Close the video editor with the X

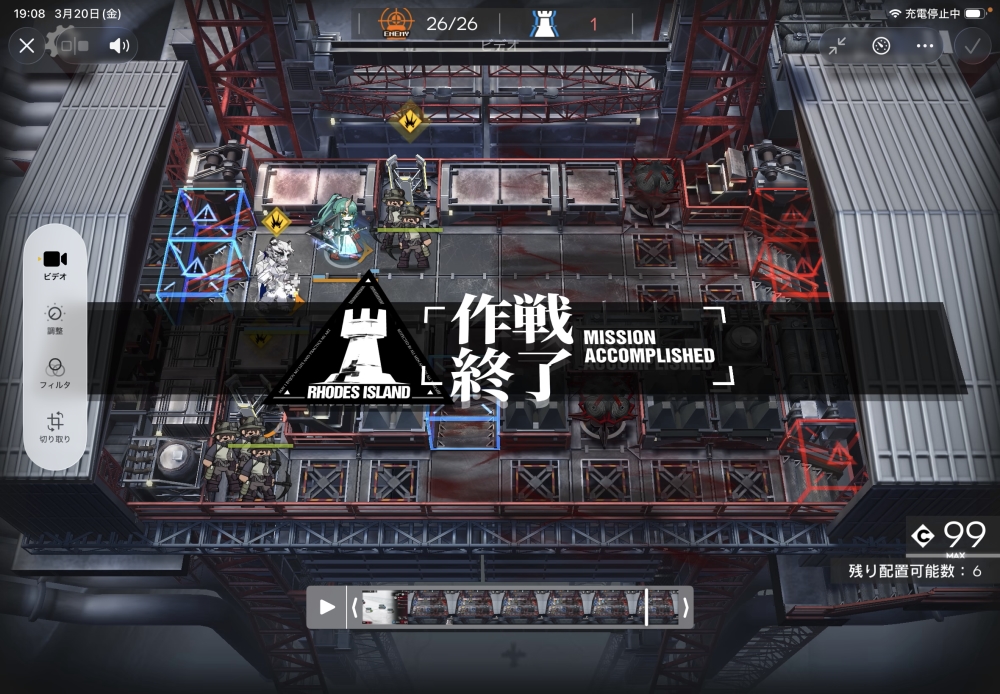[x=27, y=45]
